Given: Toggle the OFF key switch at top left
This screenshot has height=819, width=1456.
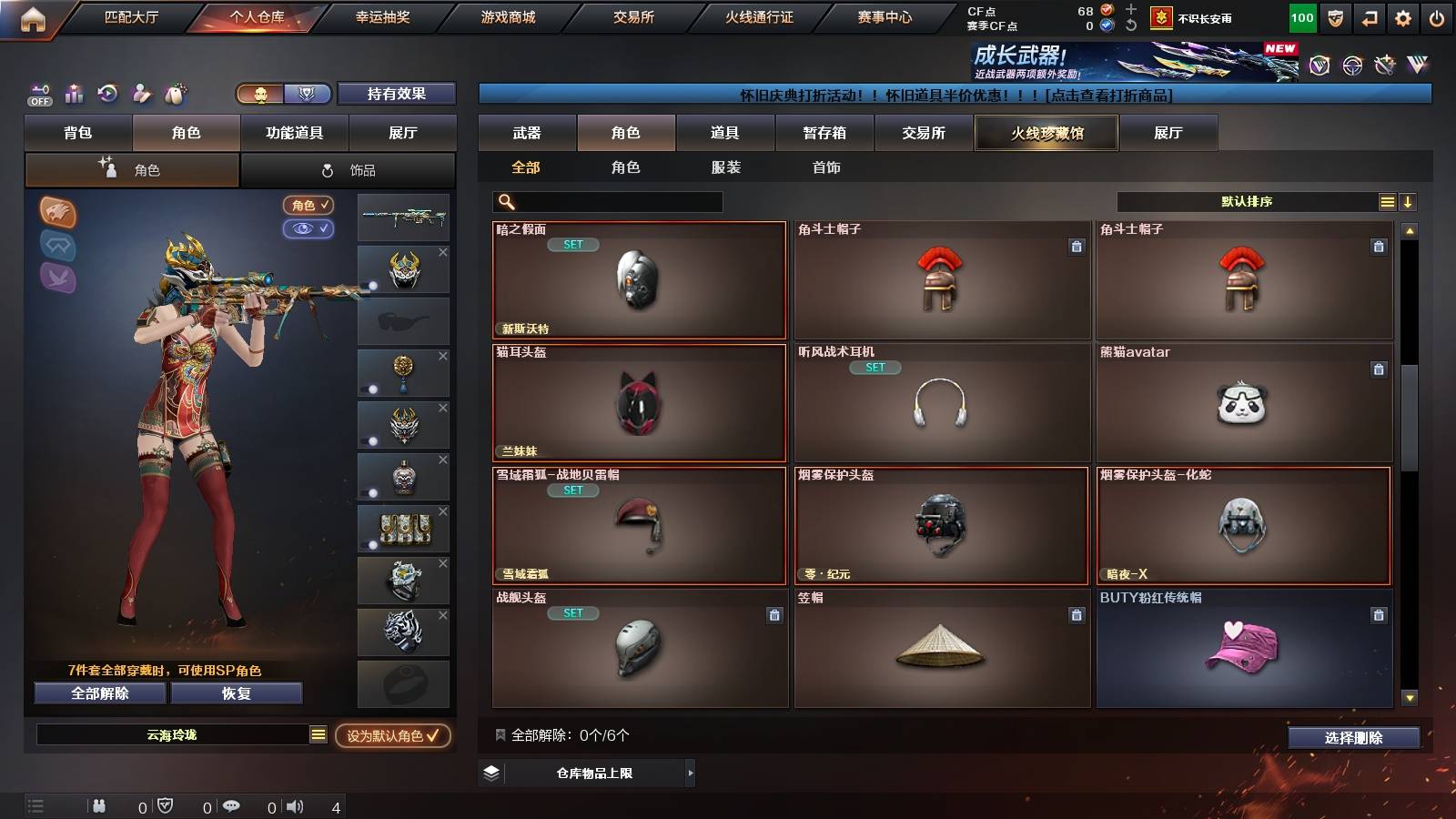Looking at the screenshot, I should click(x=38, y=96).
